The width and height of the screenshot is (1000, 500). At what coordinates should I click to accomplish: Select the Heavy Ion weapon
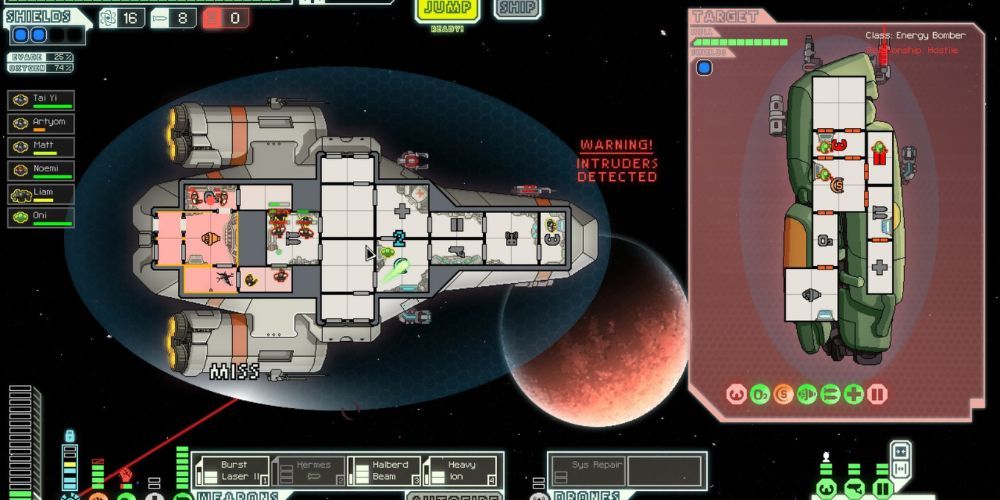(x=459, y=470)
